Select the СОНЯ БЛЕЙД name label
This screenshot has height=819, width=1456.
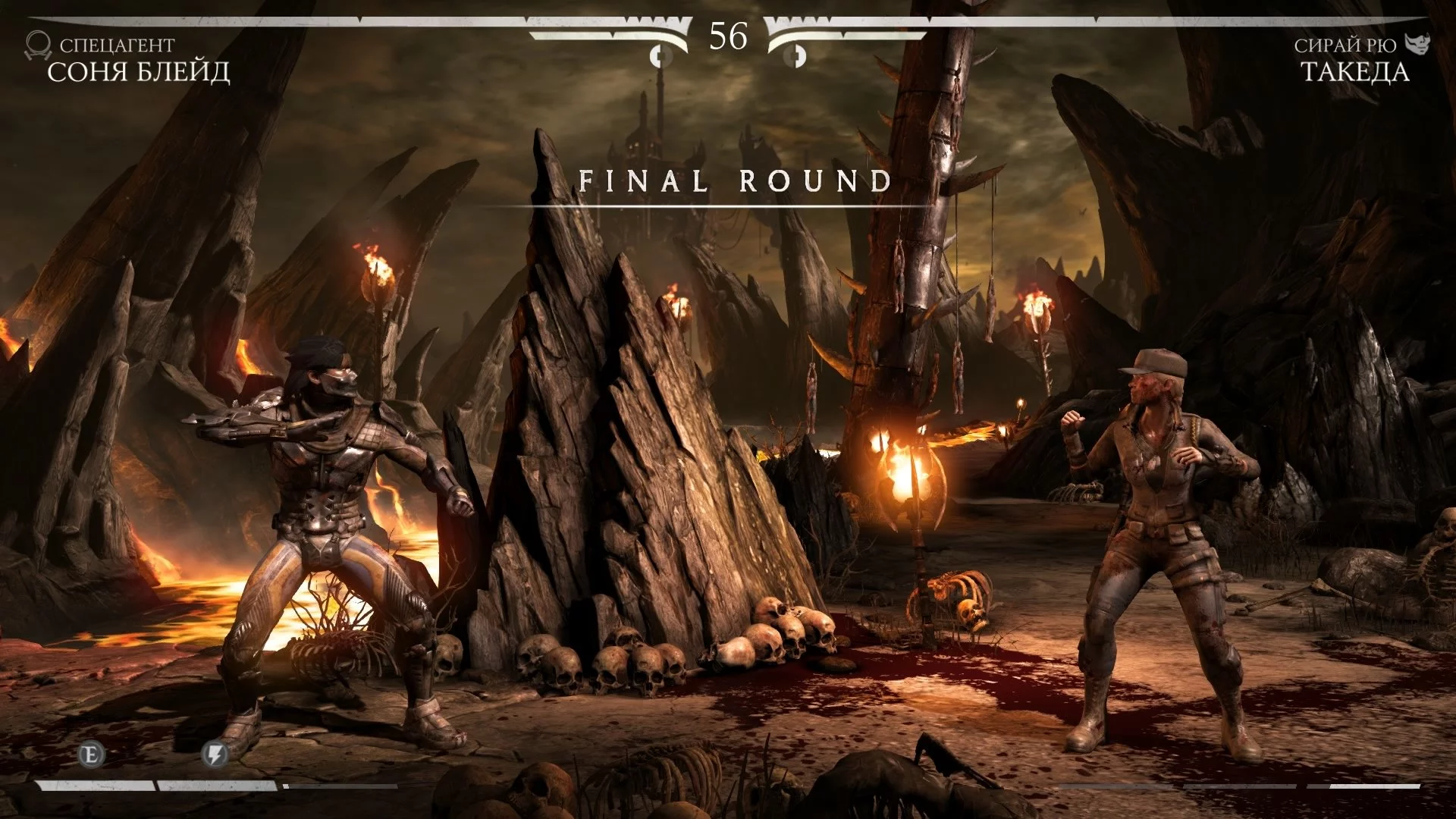coord(141,72)
